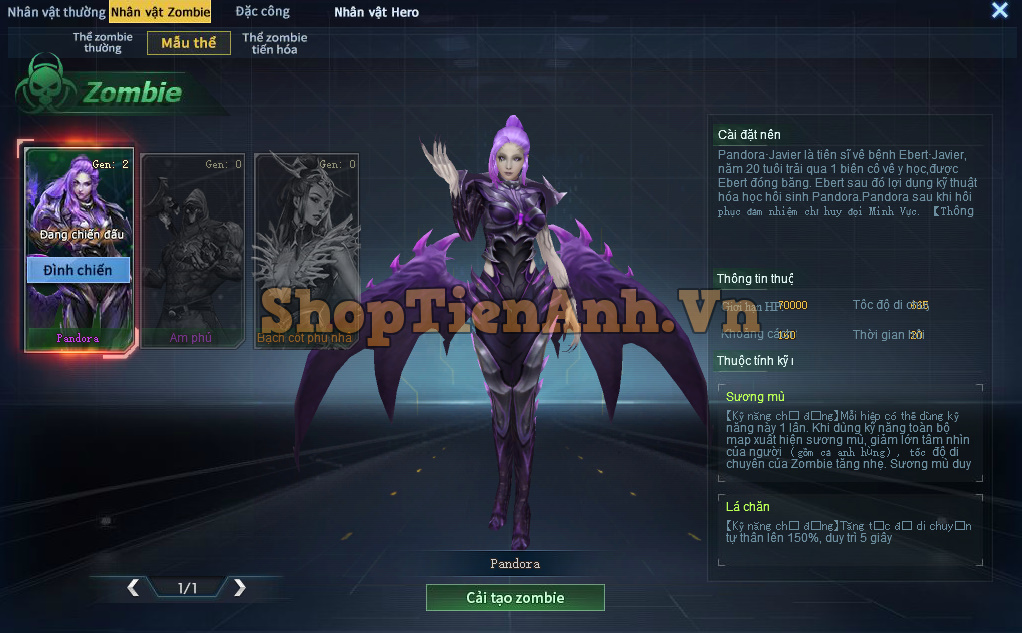Select the Sương mù skill entry
The width and height of the screenshot is (1022, 633).
click(849, 431)
